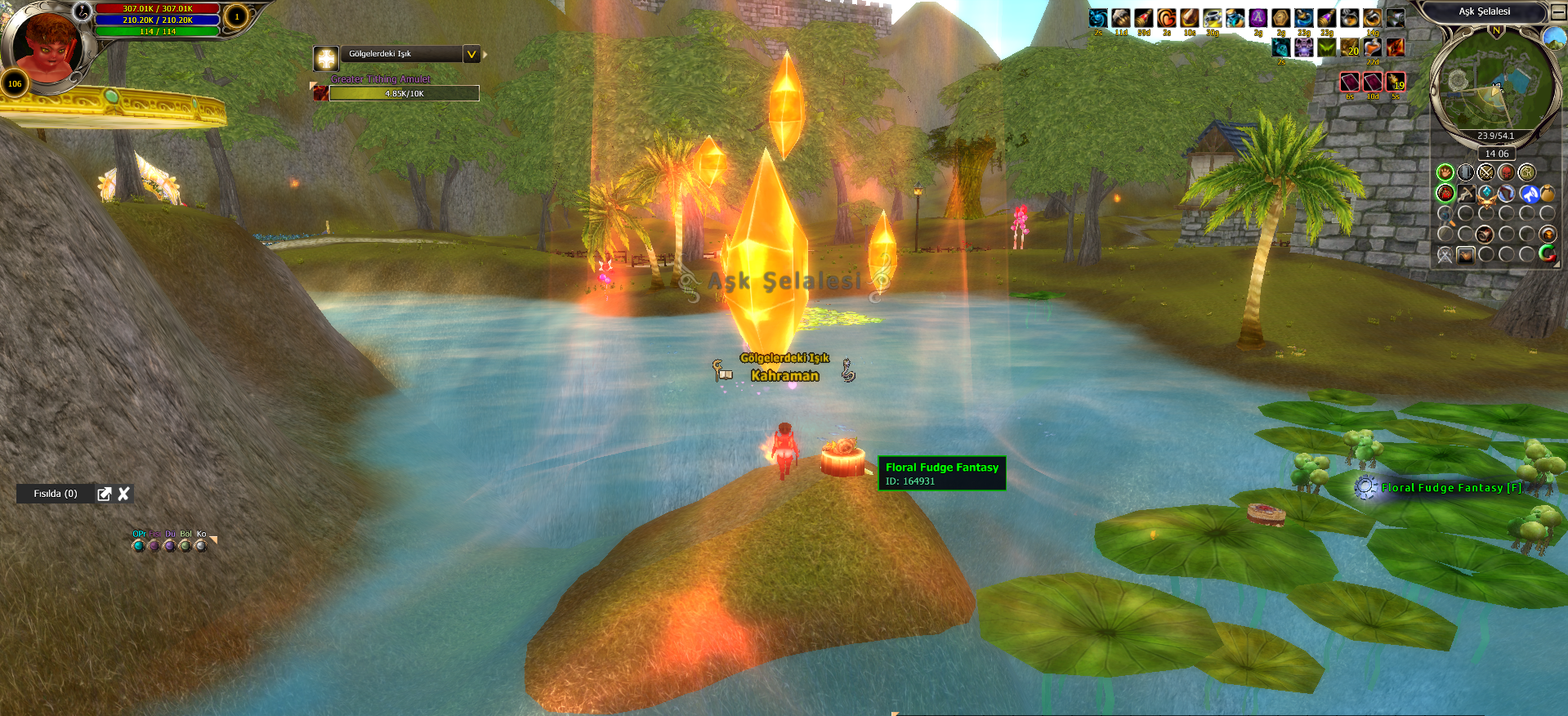Select the orange heart buff icon
Screen dimensions: 1568x716
pyautogui.click(x=1166, y=18)
